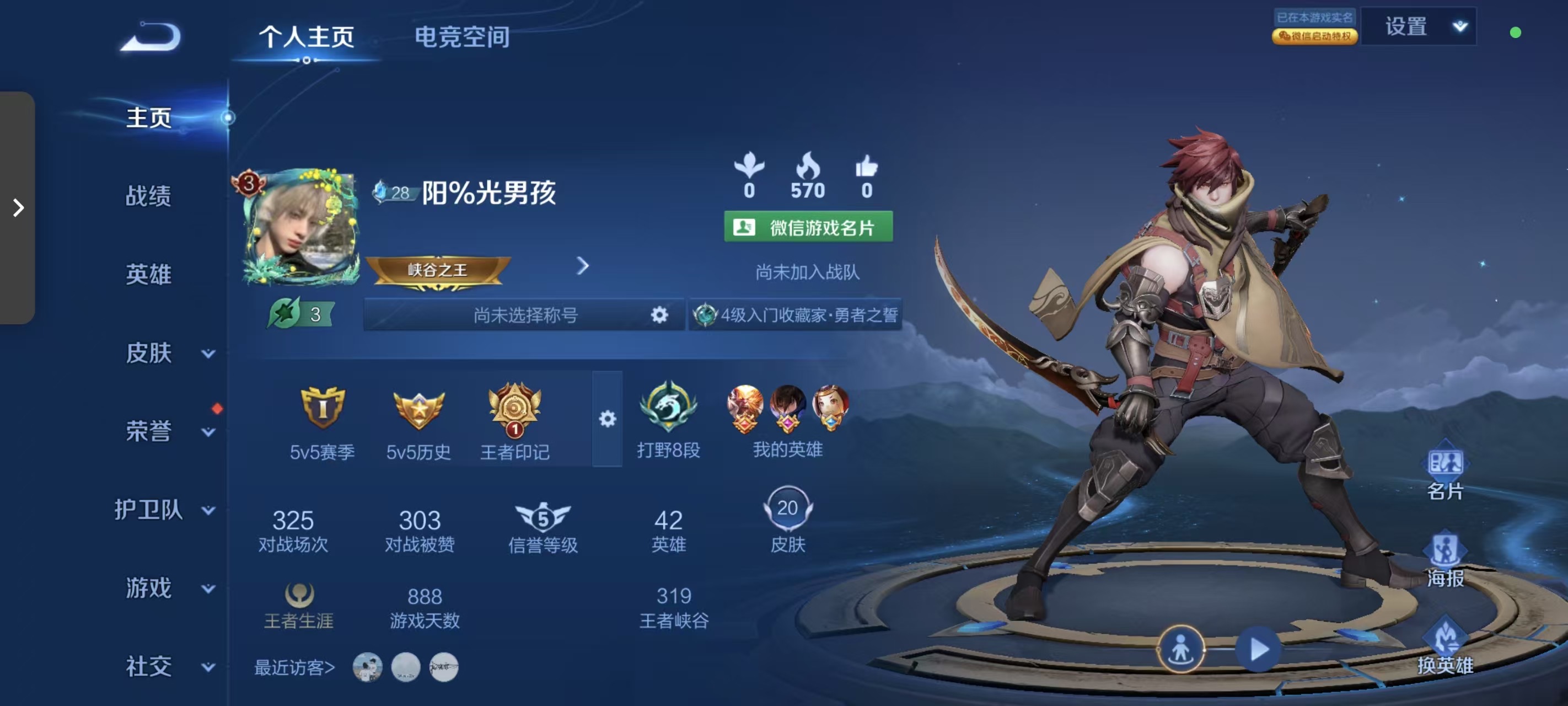Click the 微信游戏名片 green button
Viewport: 1568px width, 706px height.
pyautogui.click(x=808, y=227)
